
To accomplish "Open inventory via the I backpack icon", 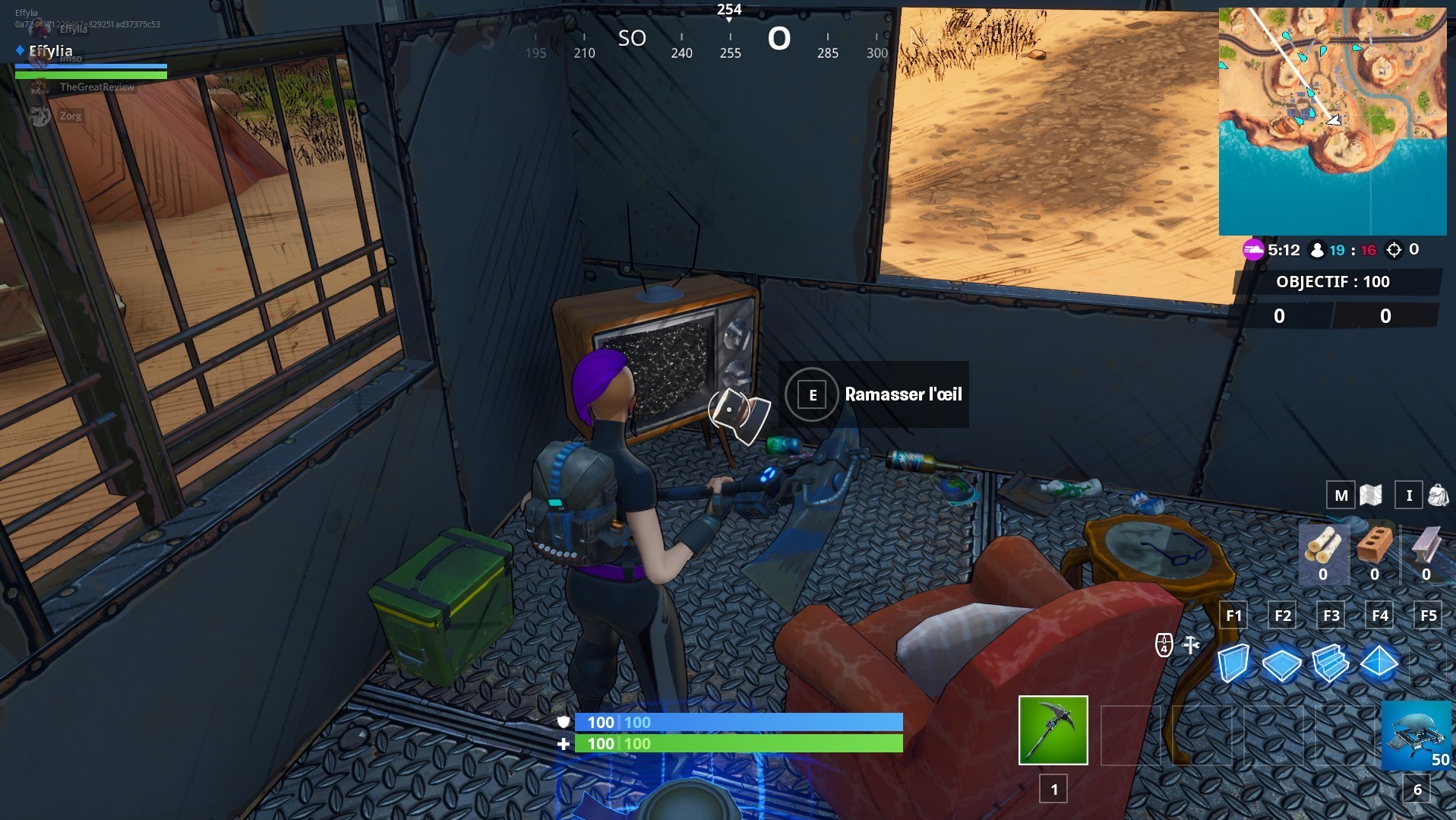I will click(1410, 495).
